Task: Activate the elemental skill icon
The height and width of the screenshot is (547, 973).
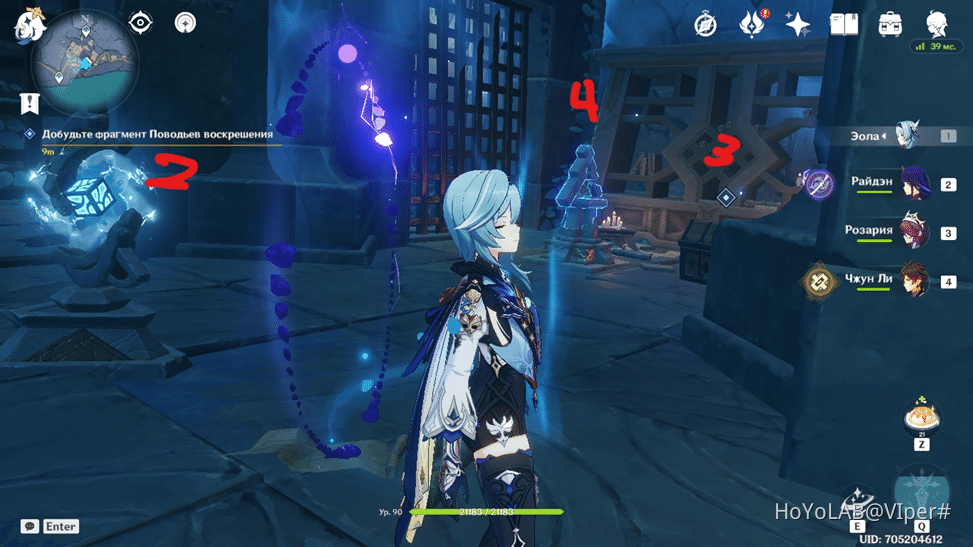Action: (857, 503)
